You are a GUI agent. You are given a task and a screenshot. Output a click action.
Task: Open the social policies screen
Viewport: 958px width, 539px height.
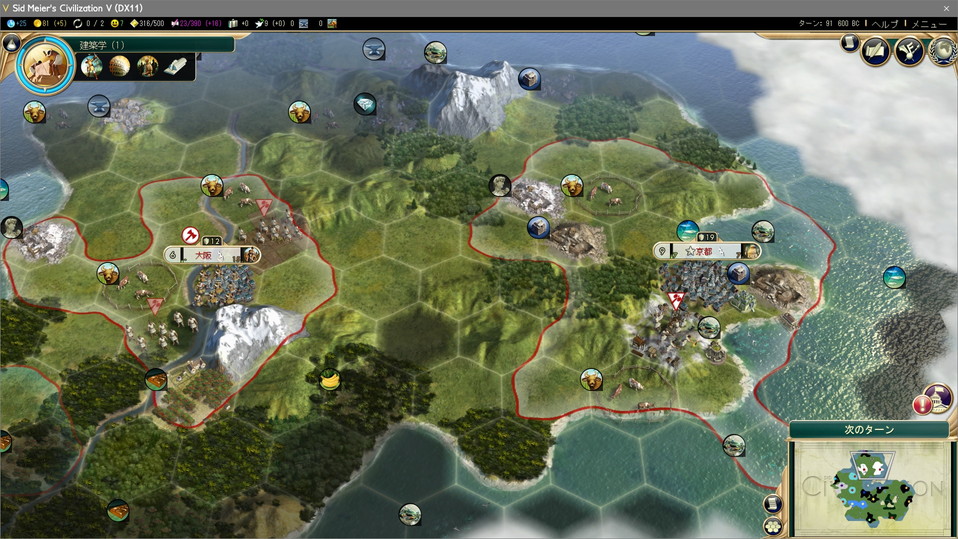tap(909, 50)
